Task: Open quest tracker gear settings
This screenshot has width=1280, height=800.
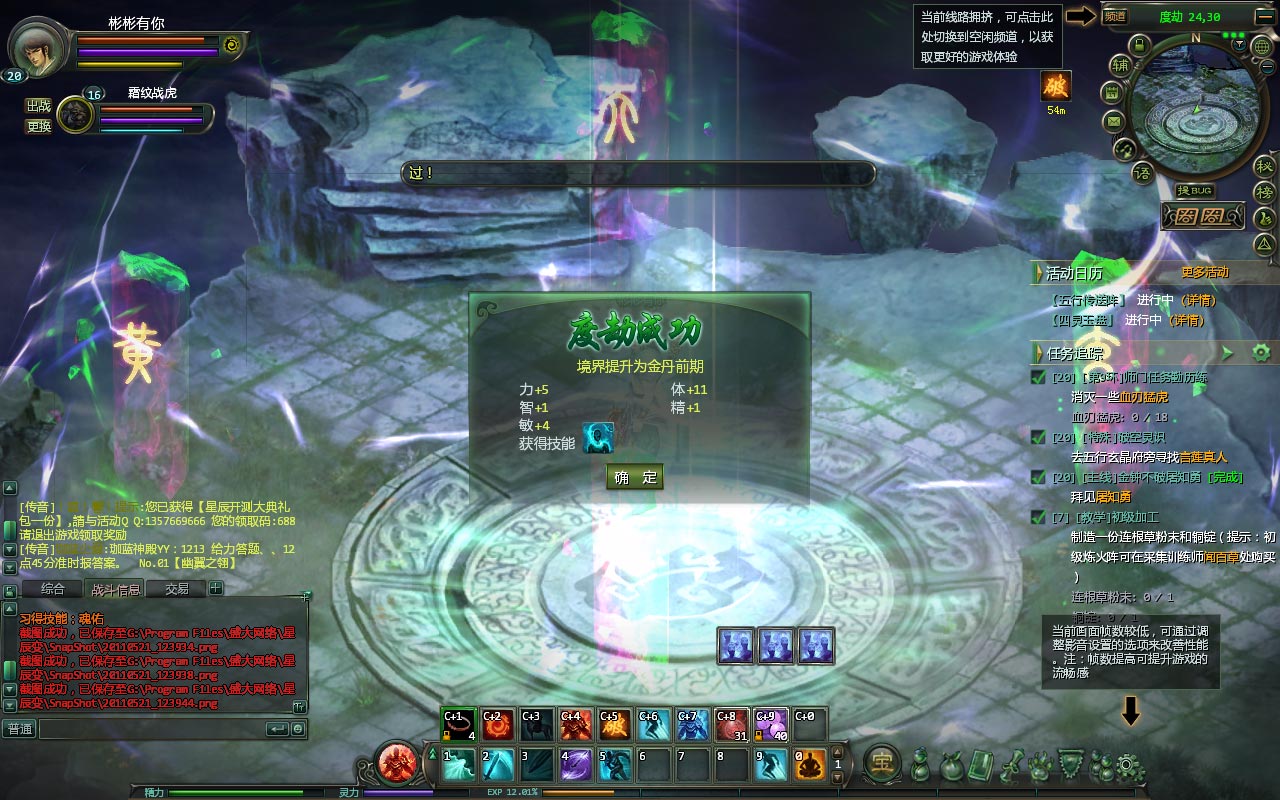Action: (x=1260, y=352)
